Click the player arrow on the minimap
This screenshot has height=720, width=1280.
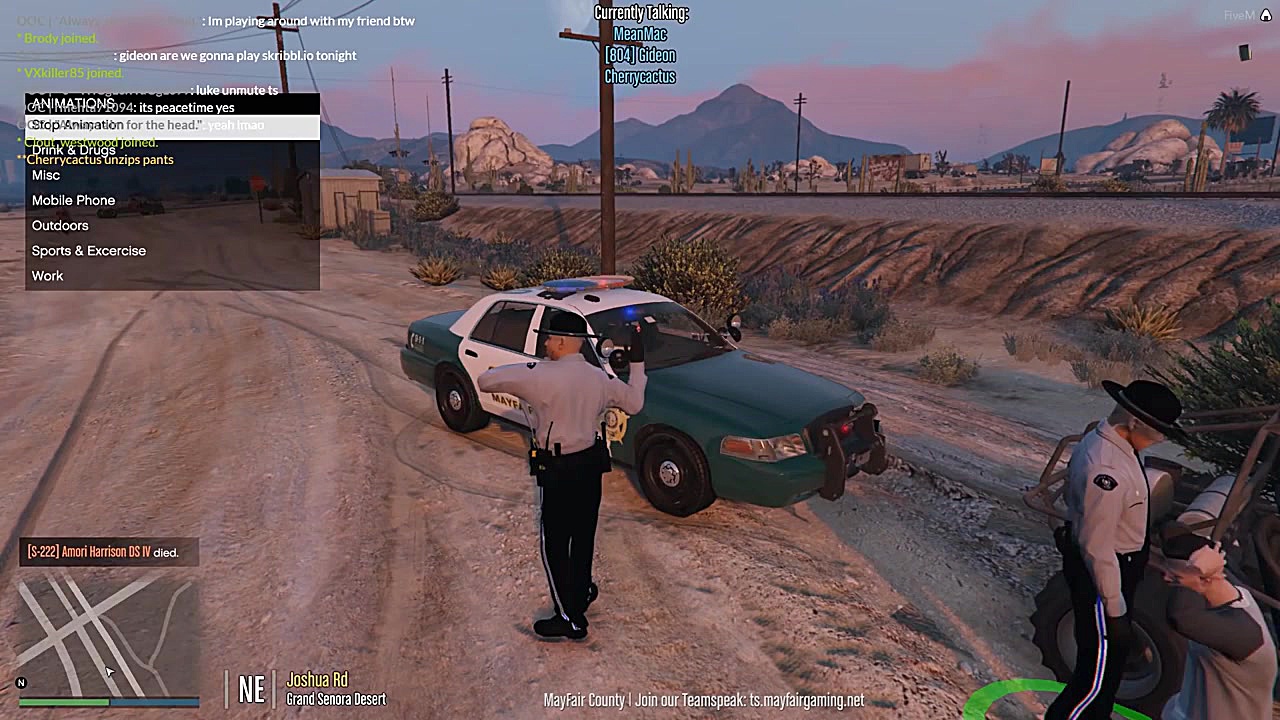click(108, 672)
